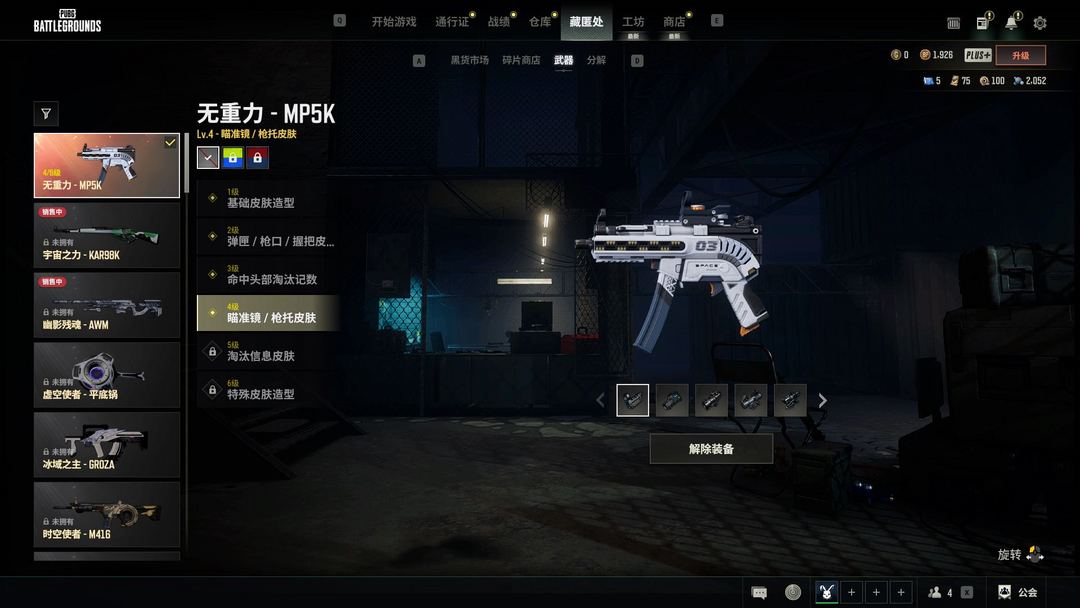Click the 解除装备 unequip button
This screenshot has height=608, width=1080.
pyautogui.click(x=711, y=449)
